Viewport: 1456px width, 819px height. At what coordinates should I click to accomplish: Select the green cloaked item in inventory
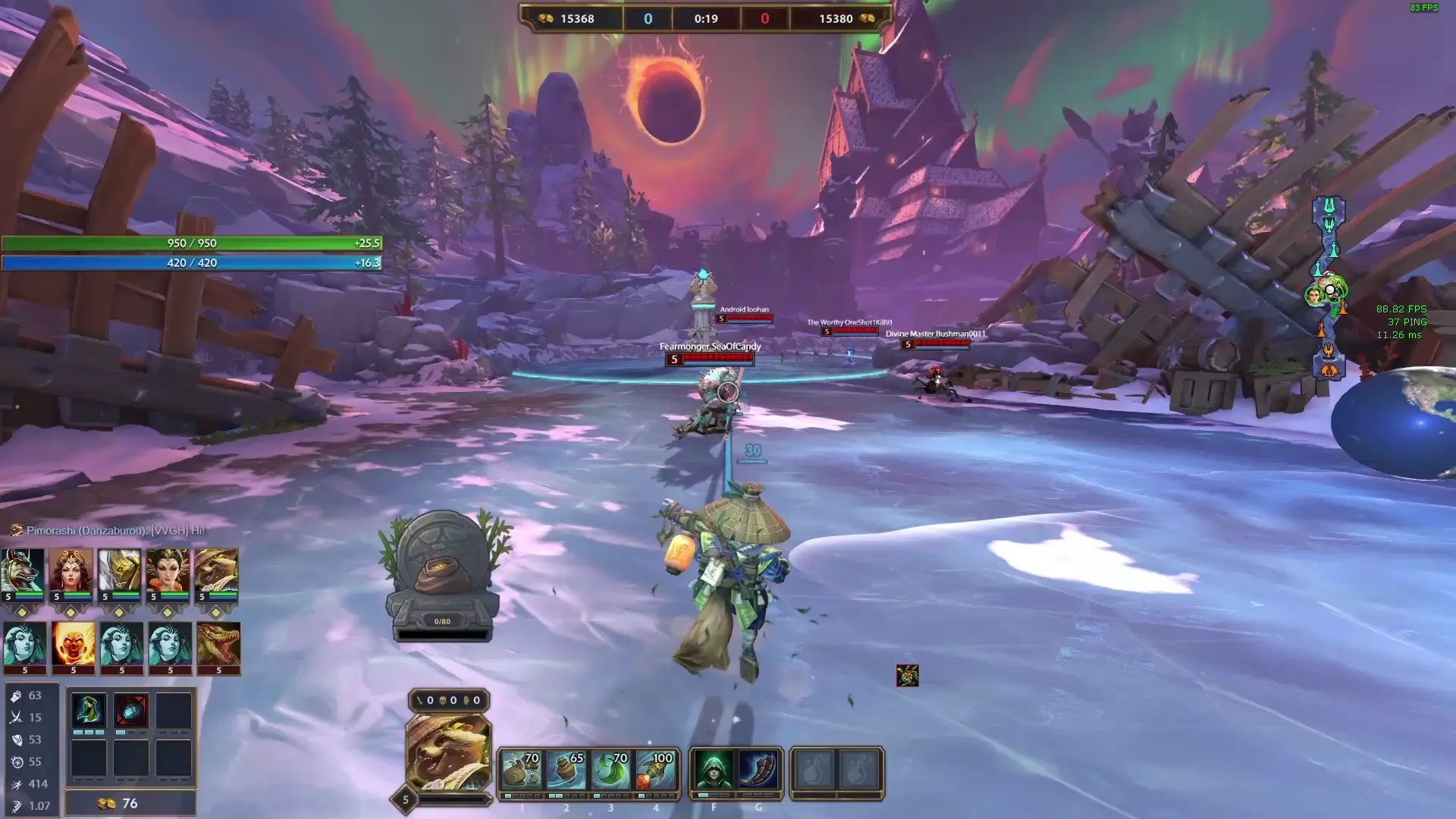click(x=88, y=711)
